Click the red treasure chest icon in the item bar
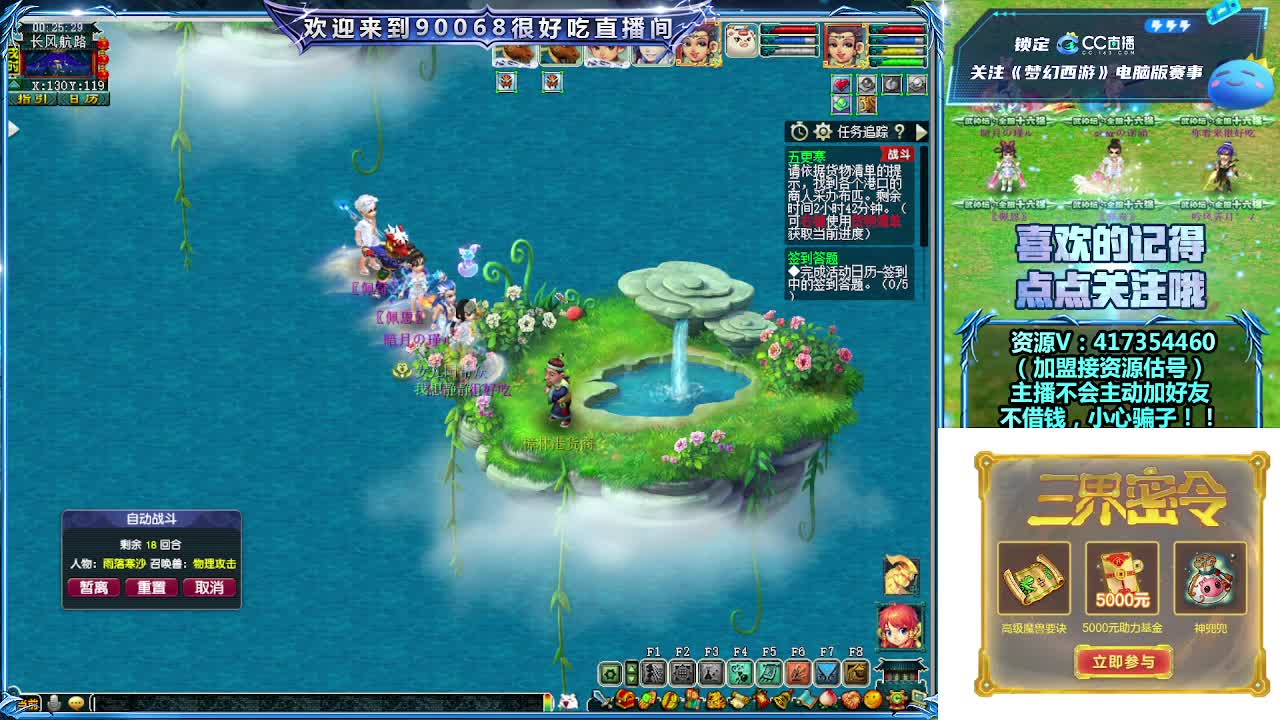Screen dimensions: 1280x720 pyautogui.click(x=624, y=699)
